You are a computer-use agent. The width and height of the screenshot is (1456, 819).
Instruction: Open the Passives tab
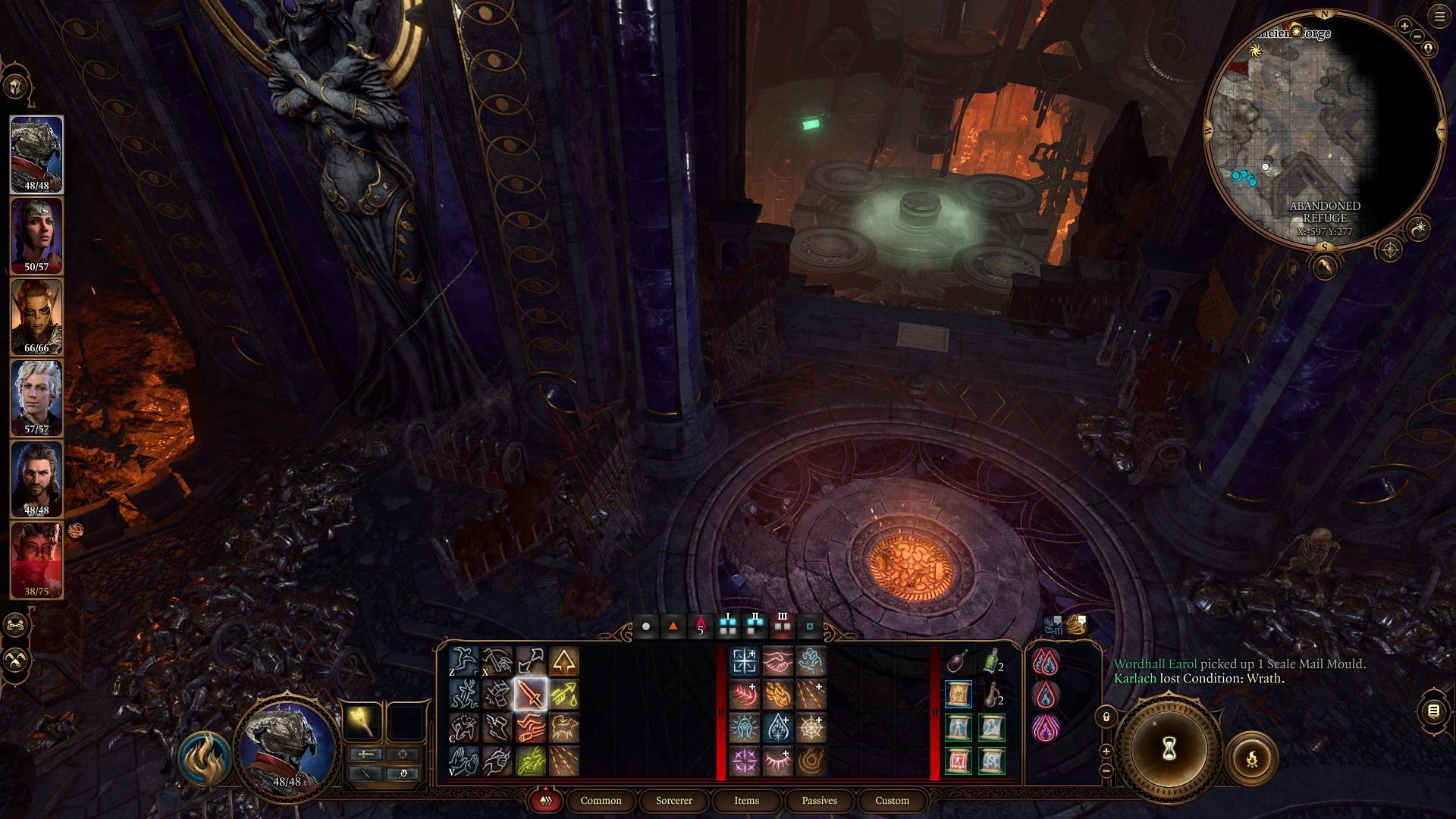tap(818, 800)
